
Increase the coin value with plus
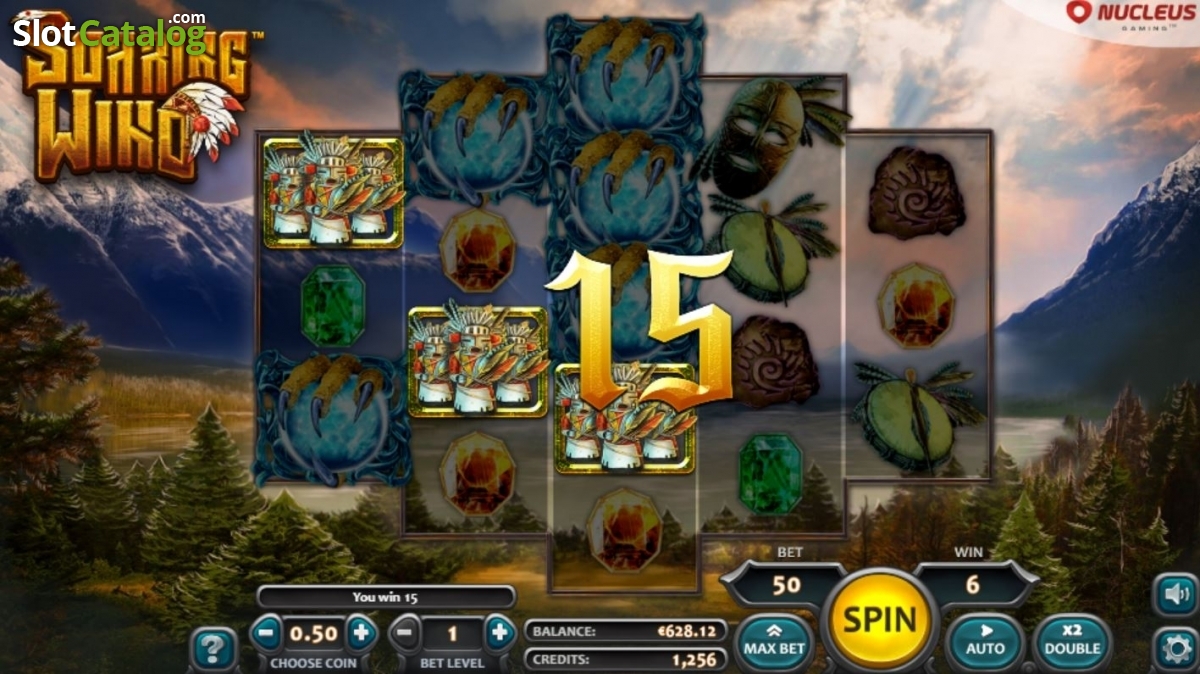click(361, 633)
